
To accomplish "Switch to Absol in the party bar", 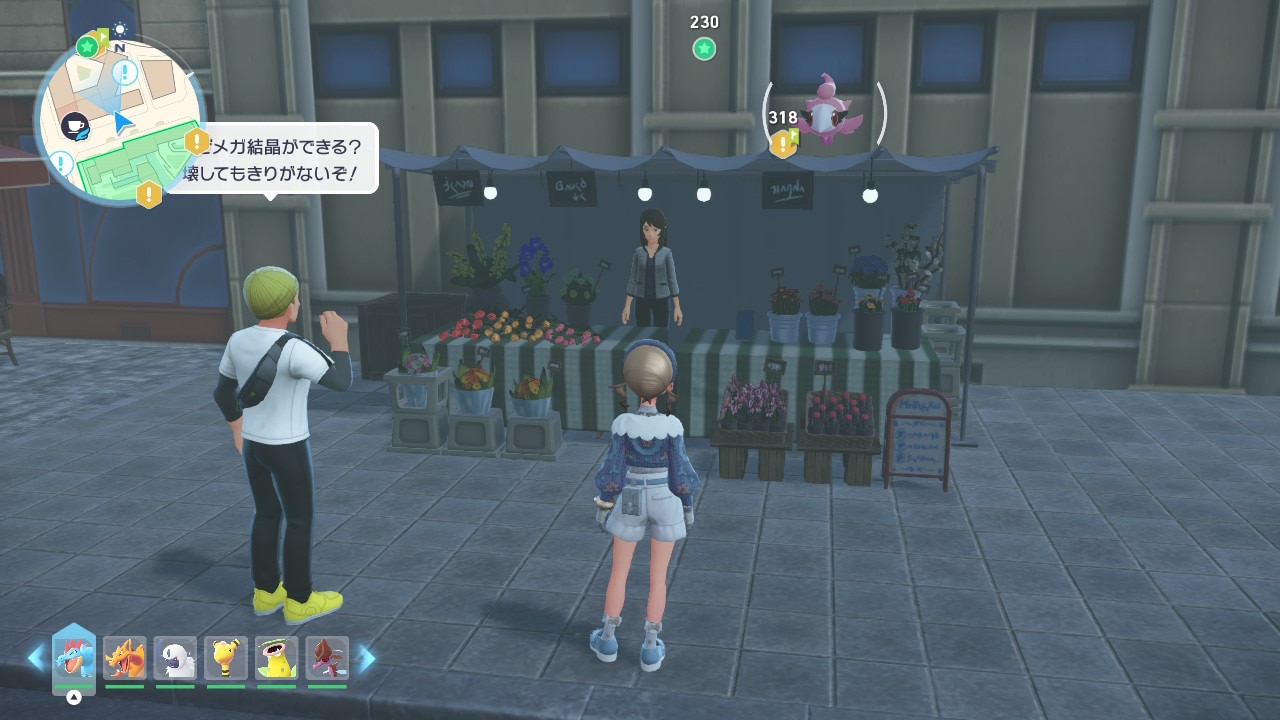I will 176,659.
